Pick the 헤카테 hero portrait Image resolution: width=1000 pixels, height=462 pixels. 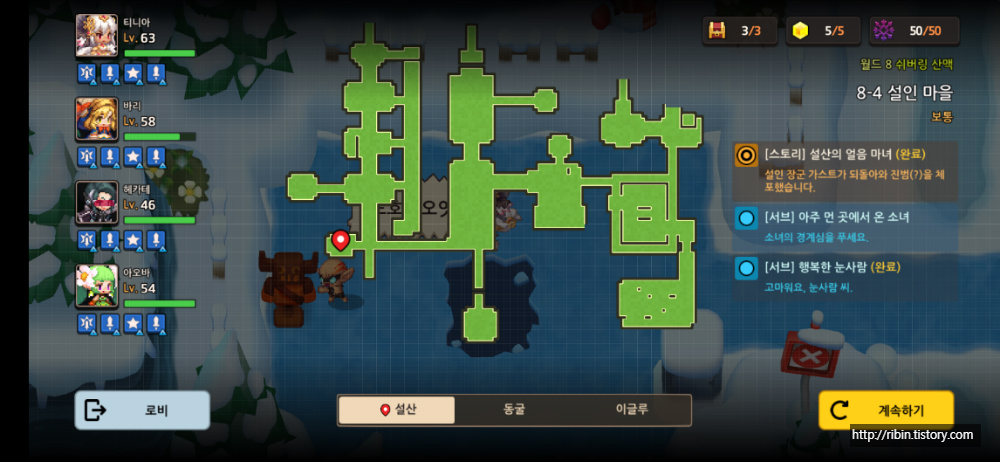point(97,204)
